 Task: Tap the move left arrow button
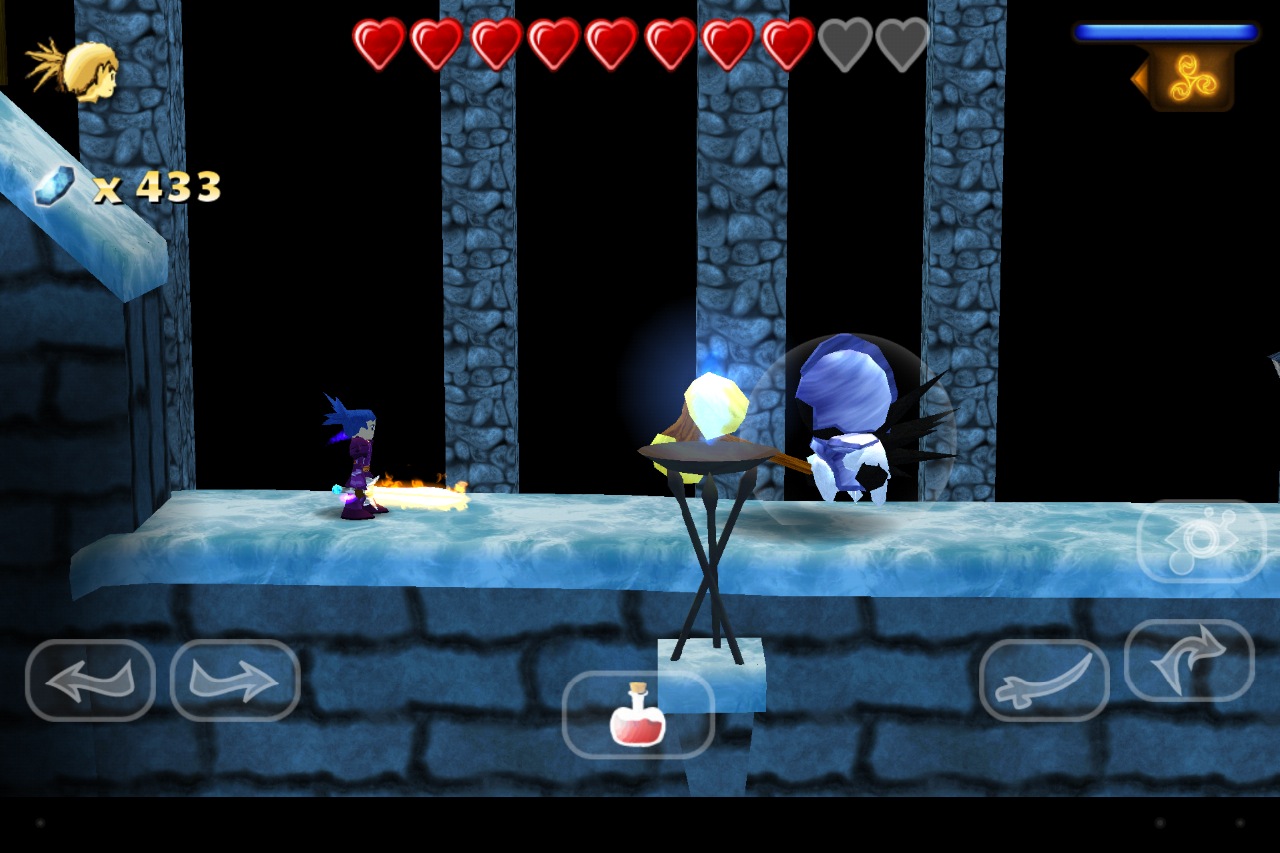[90, 680]
